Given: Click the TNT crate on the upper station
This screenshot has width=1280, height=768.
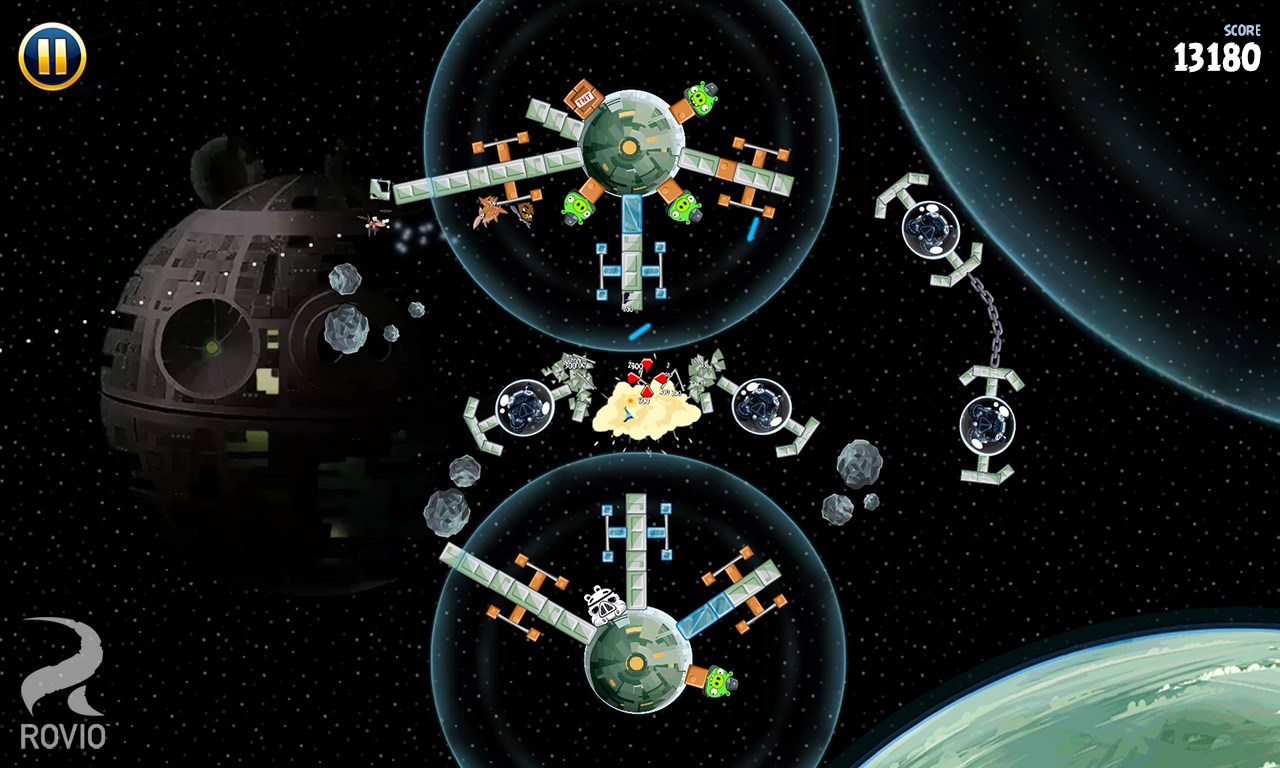Looking at the screenshot, I should [x=585, y=97].
